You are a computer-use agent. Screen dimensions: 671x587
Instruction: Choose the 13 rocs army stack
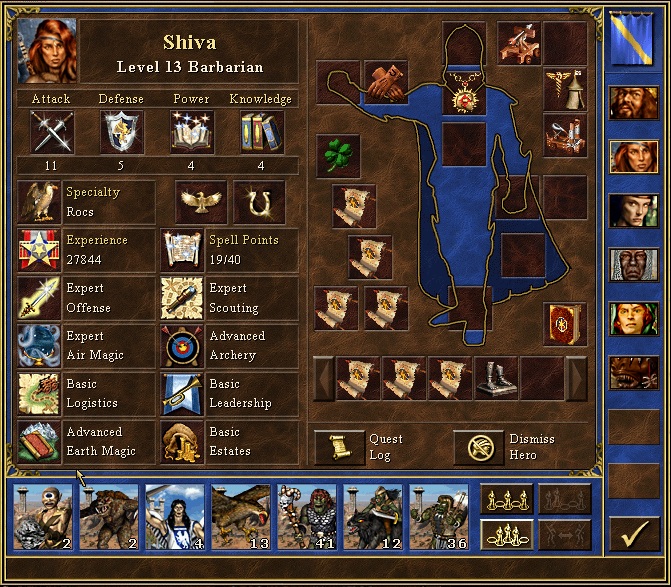point(242,517)
